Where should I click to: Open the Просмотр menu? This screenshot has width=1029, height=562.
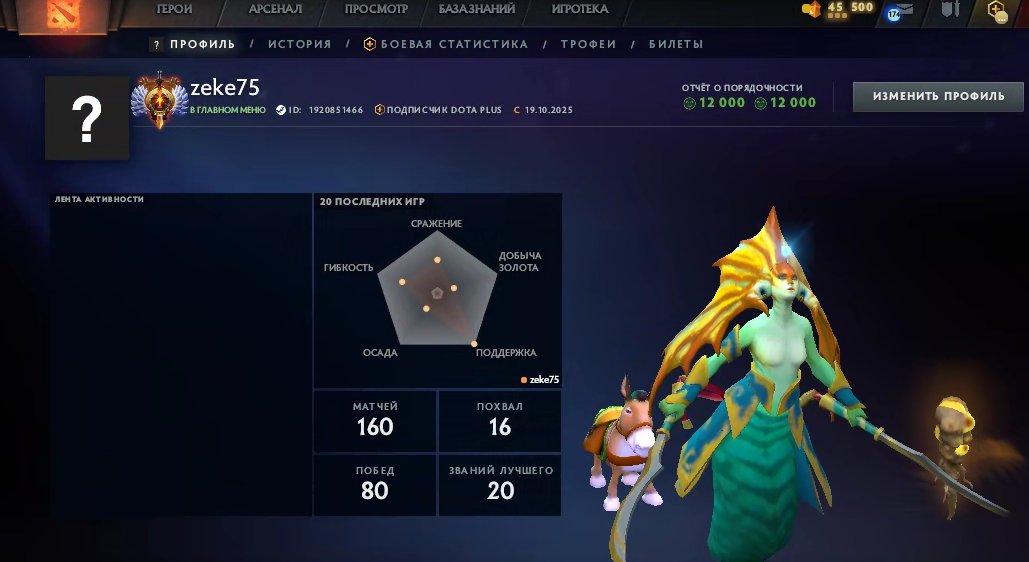376,9
